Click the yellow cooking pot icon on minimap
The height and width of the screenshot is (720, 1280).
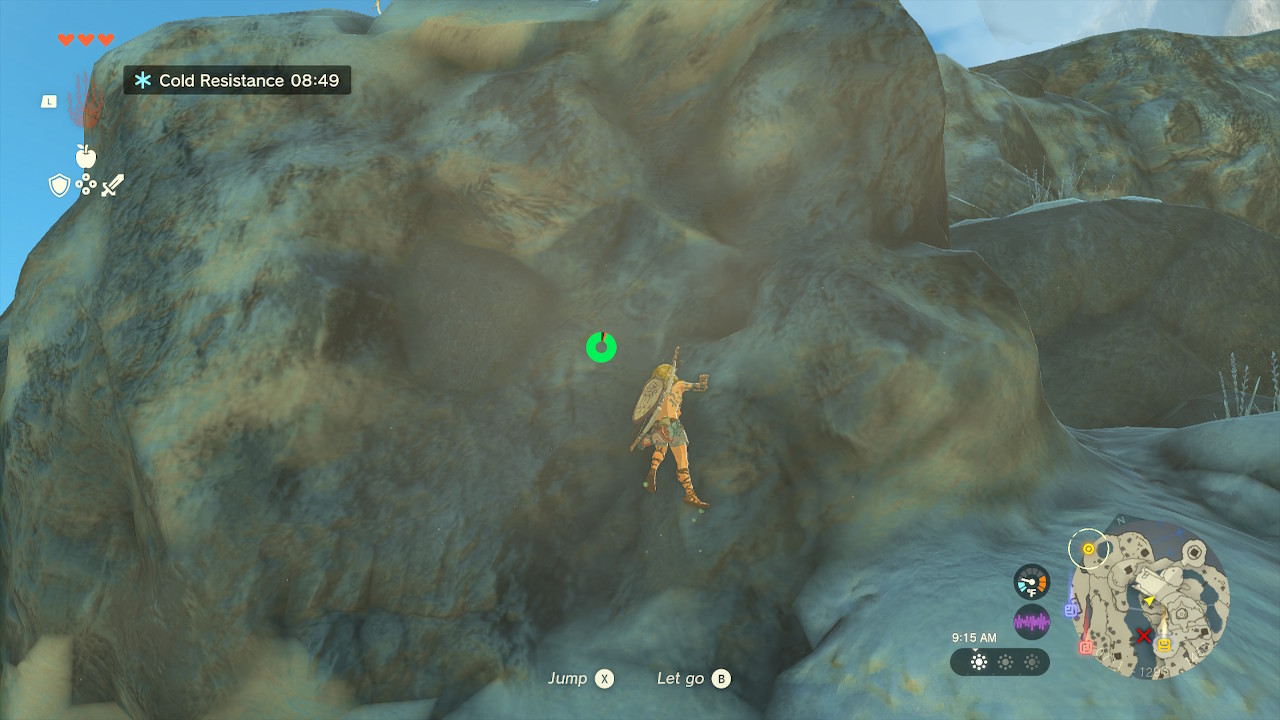point(1164,644)
